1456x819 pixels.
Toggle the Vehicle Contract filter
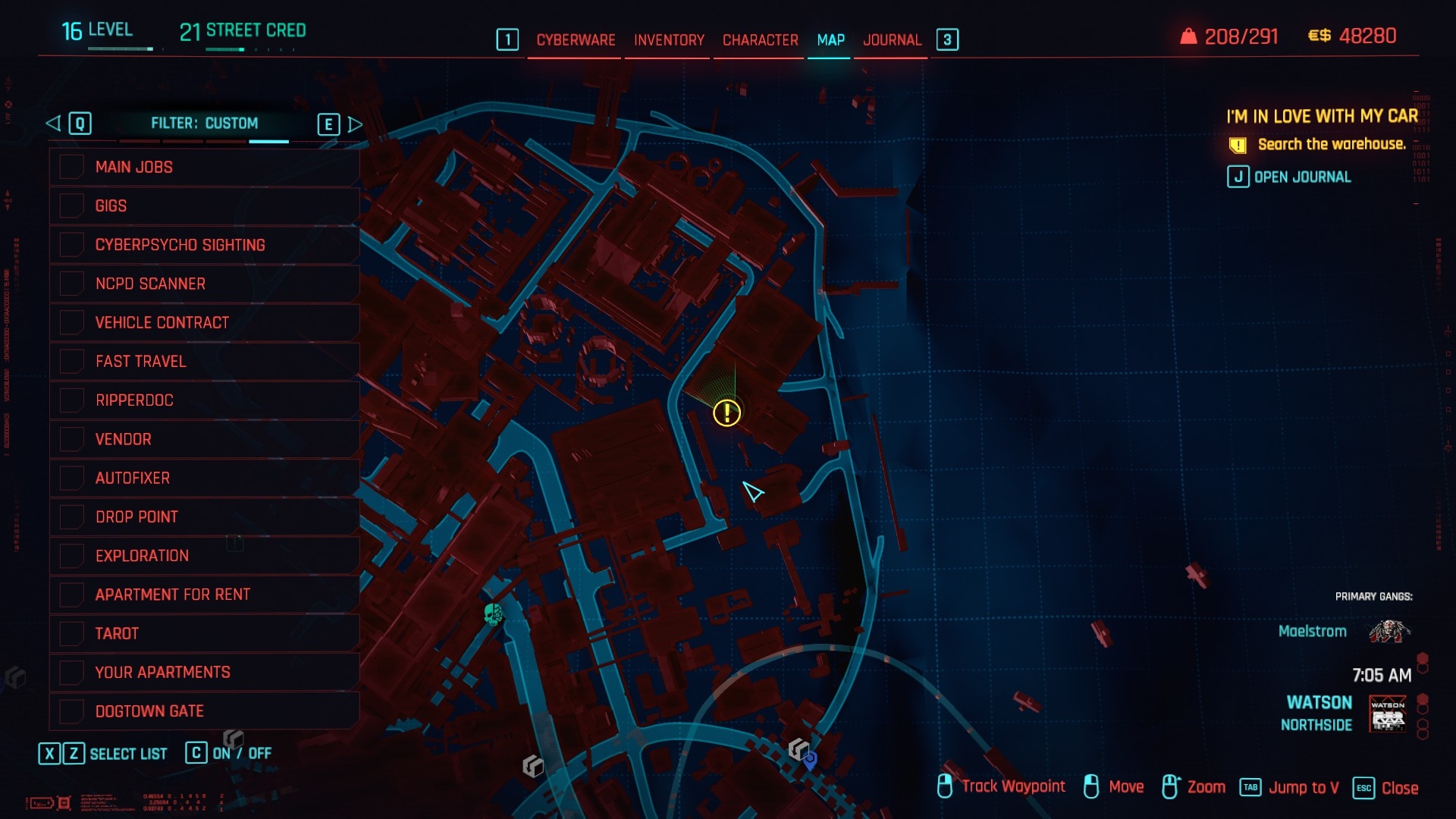[x=72, y=322]
